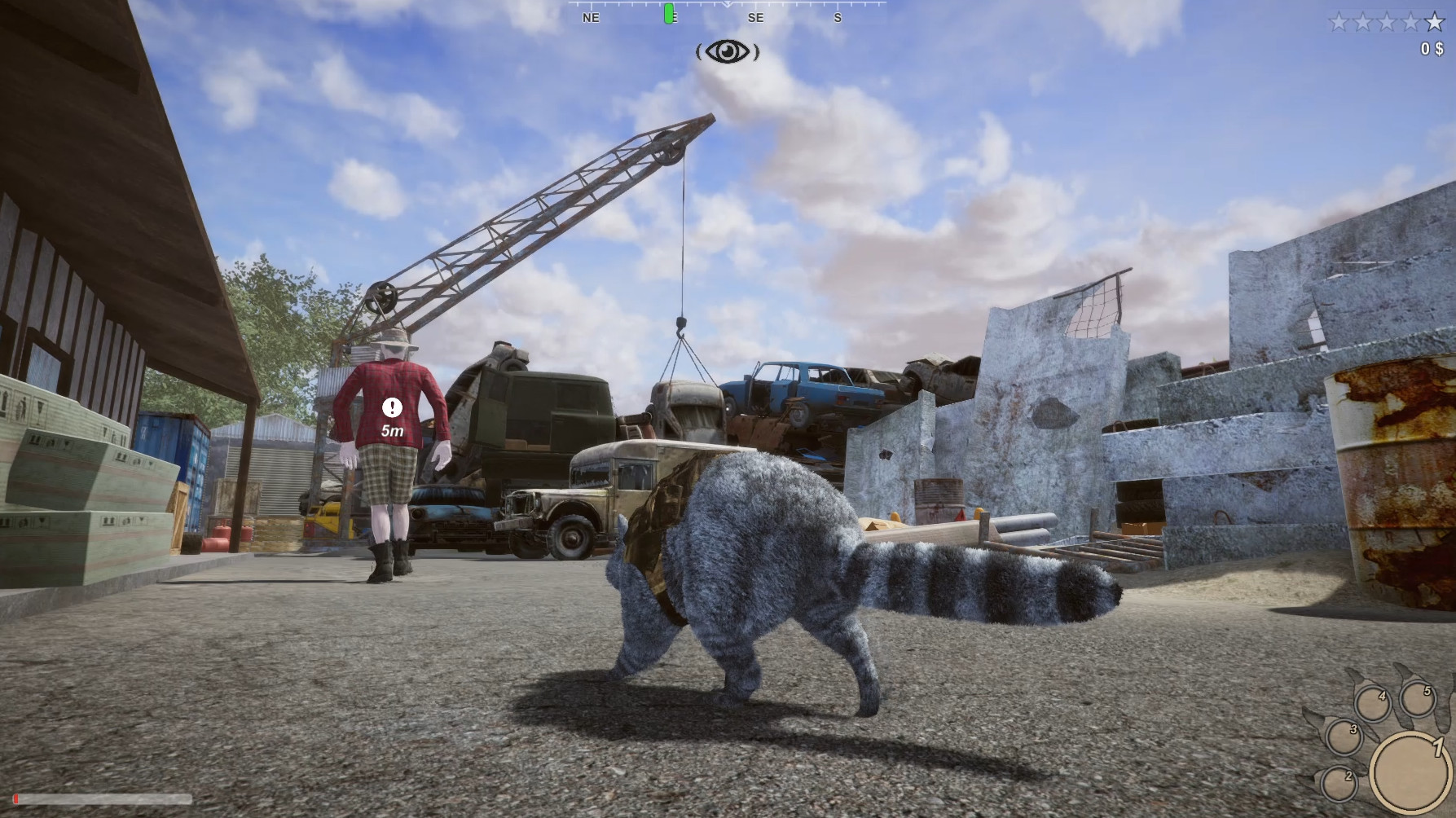Toggle the highlighted fifth wanted-level star

pyautogui.click(x=1434, y=22)
